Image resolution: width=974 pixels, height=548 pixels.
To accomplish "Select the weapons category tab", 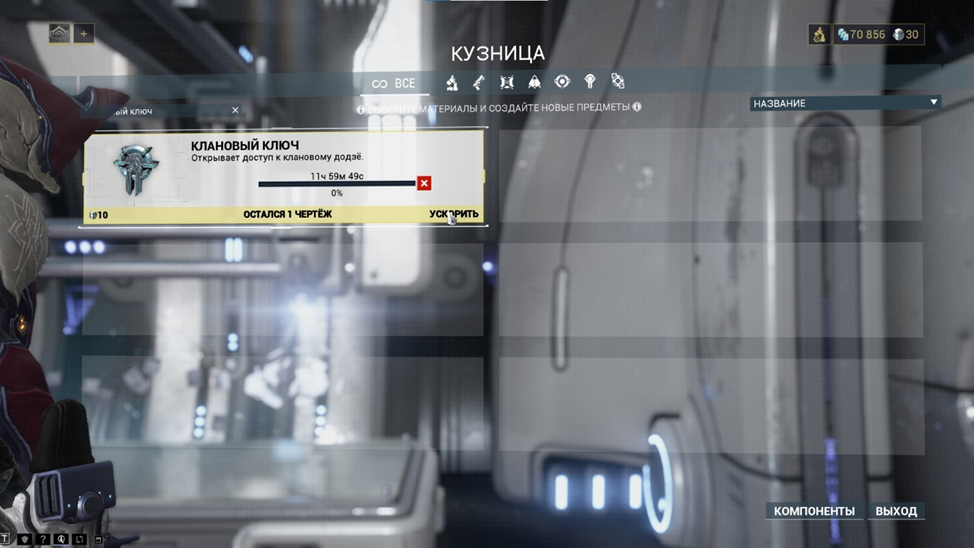I will coord(479,82).
